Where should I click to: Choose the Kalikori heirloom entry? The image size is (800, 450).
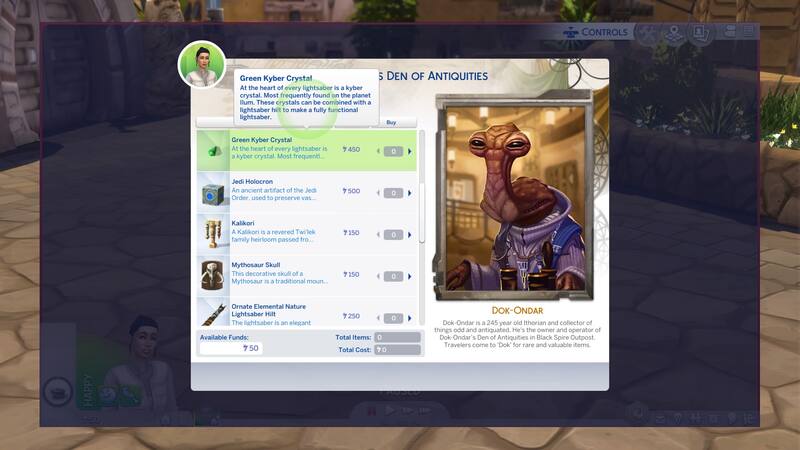point(290,233)
